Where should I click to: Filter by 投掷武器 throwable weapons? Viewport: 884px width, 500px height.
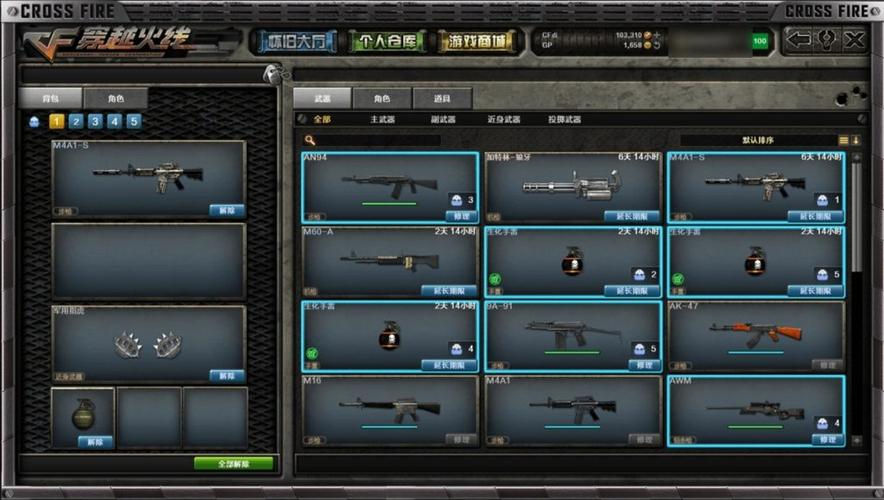564,120
